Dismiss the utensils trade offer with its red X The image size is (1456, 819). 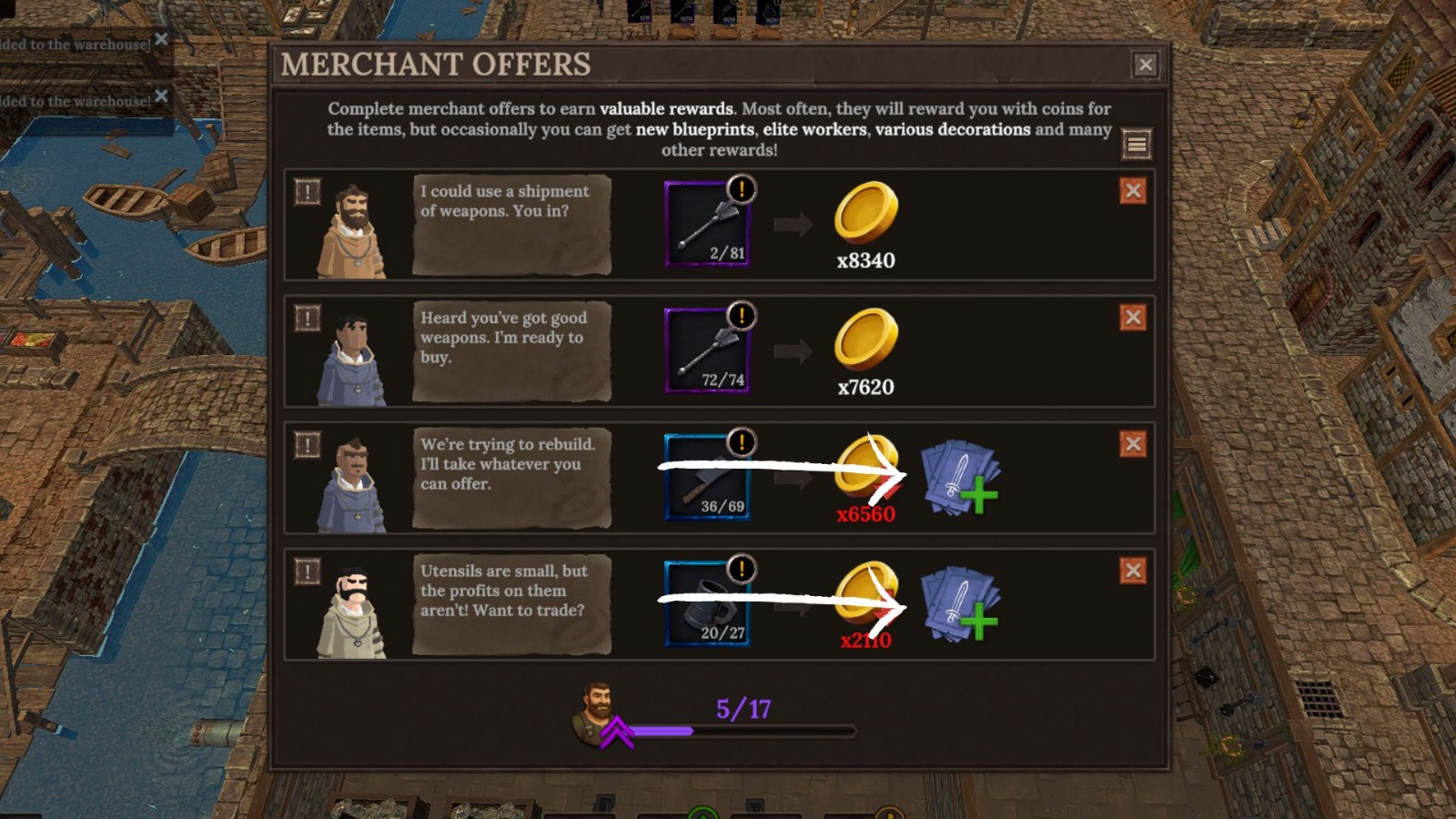coord(1132,571)
